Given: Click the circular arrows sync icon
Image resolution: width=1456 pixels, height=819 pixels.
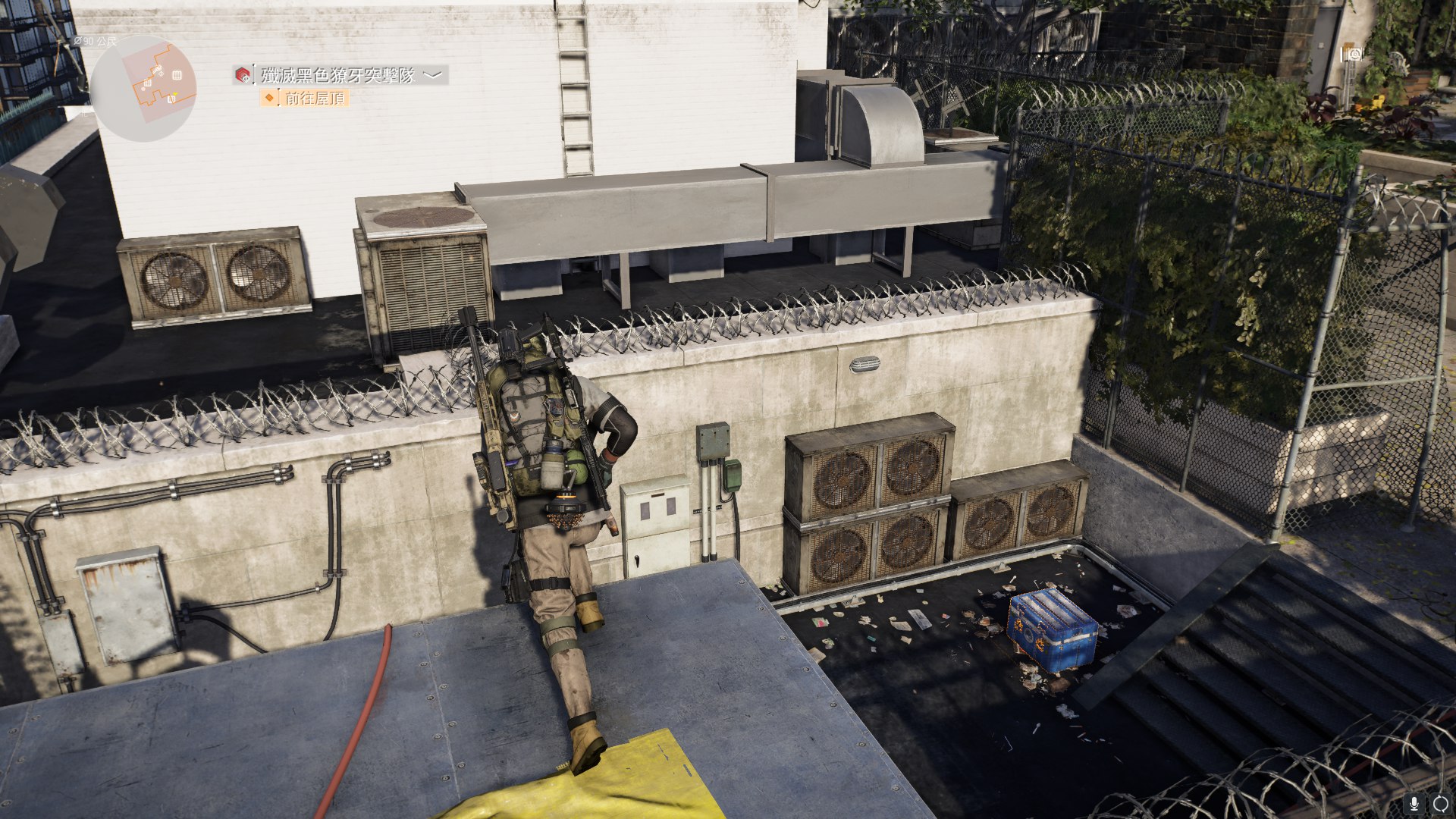Looking at the screenshot, I should [x=1440, y=803].
